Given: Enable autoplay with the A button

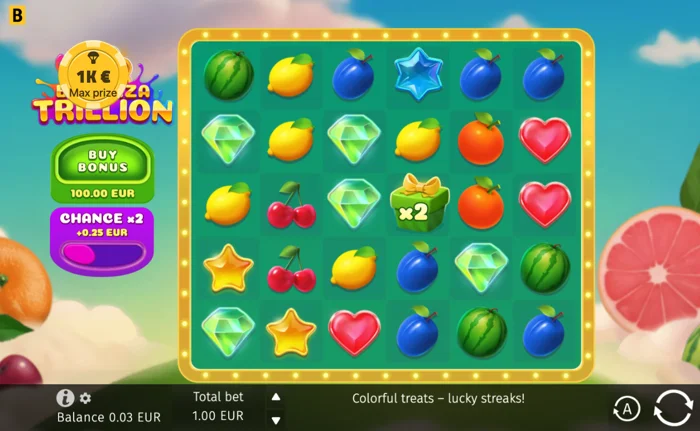Looking at the screenshot, I should point(627,408).
